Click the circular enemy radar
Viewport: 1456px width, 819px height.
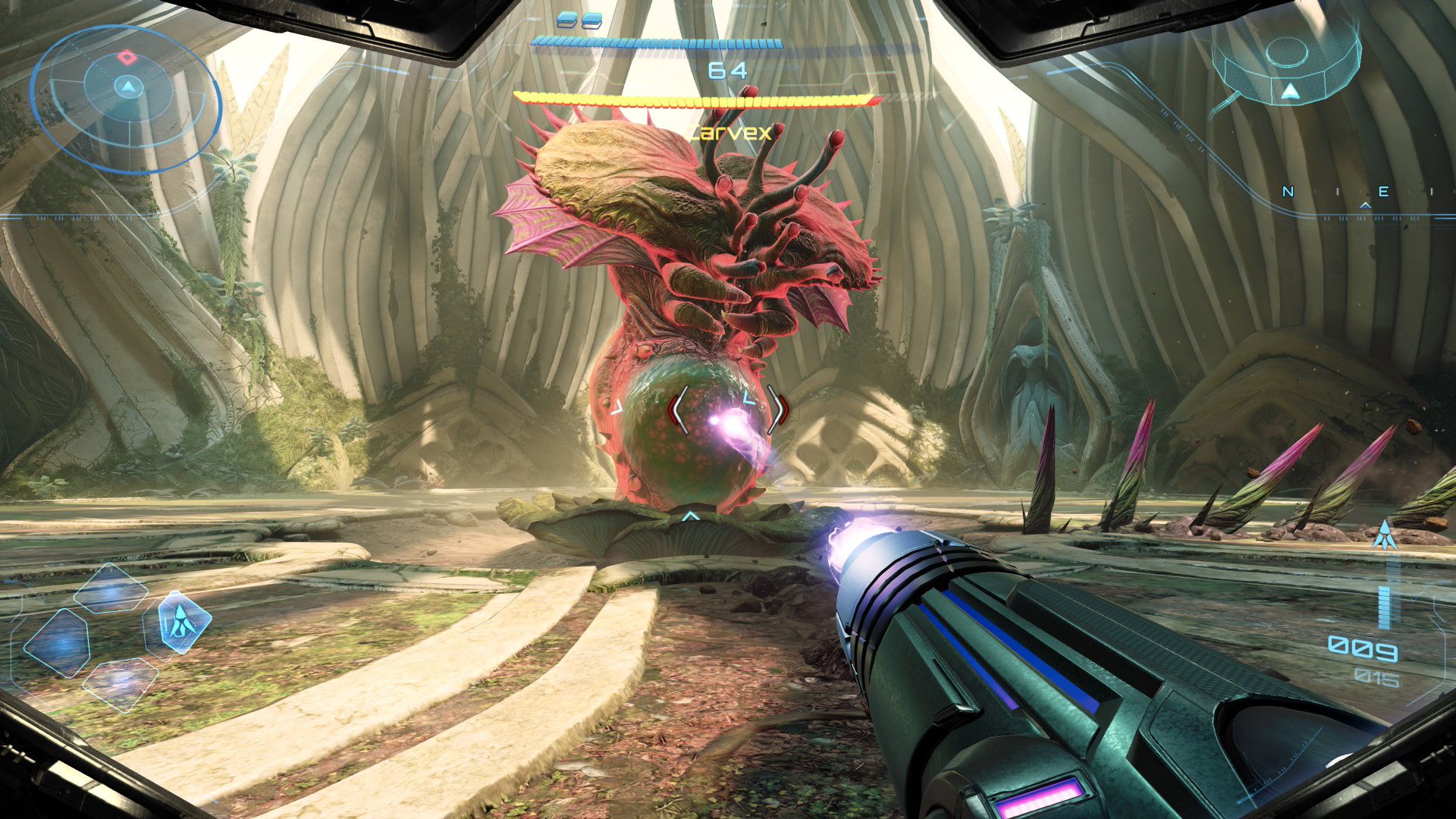(126, 99)
